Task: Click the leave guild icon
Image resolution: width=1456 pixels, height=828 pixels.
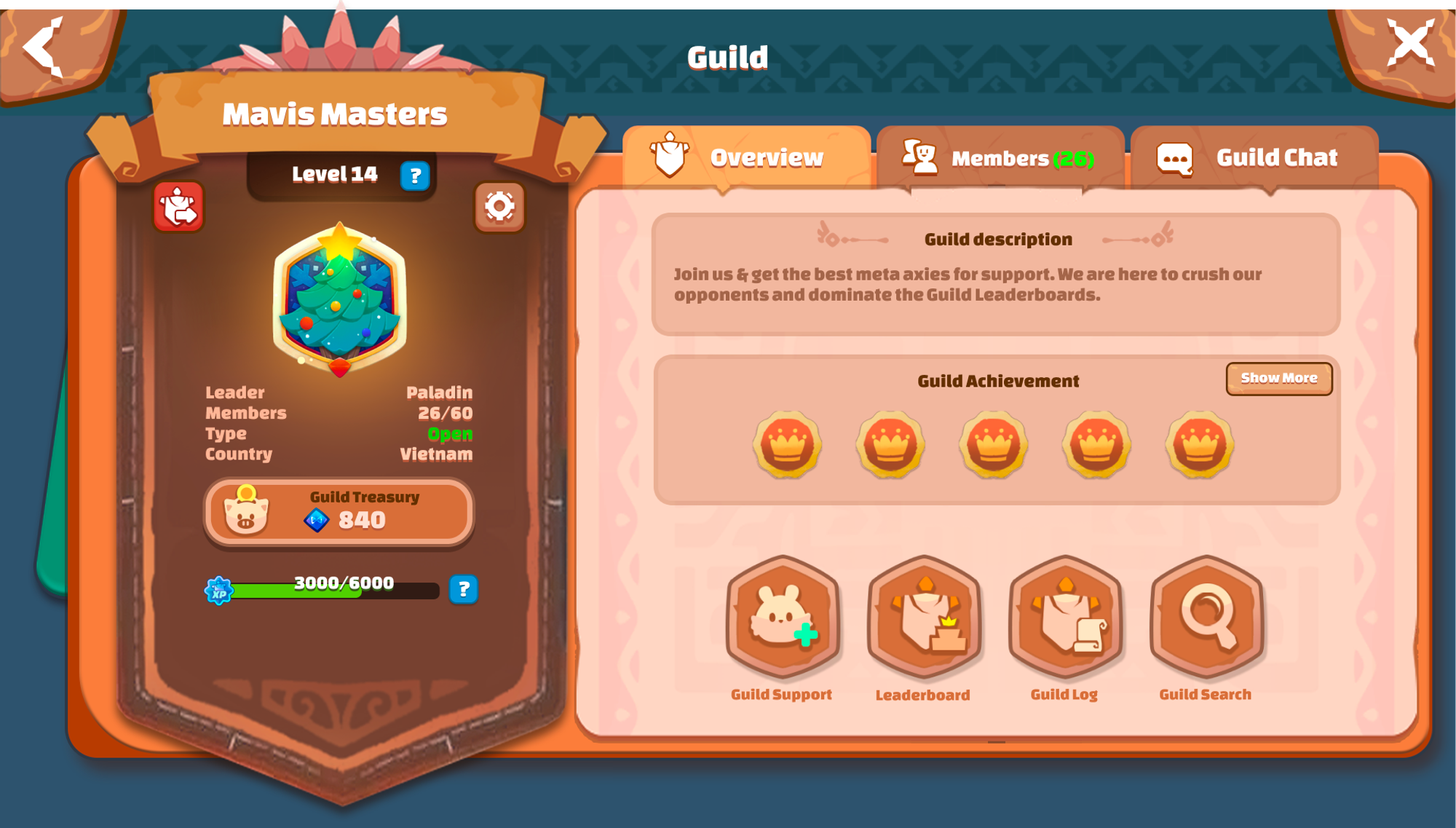Action: (178, 207)
